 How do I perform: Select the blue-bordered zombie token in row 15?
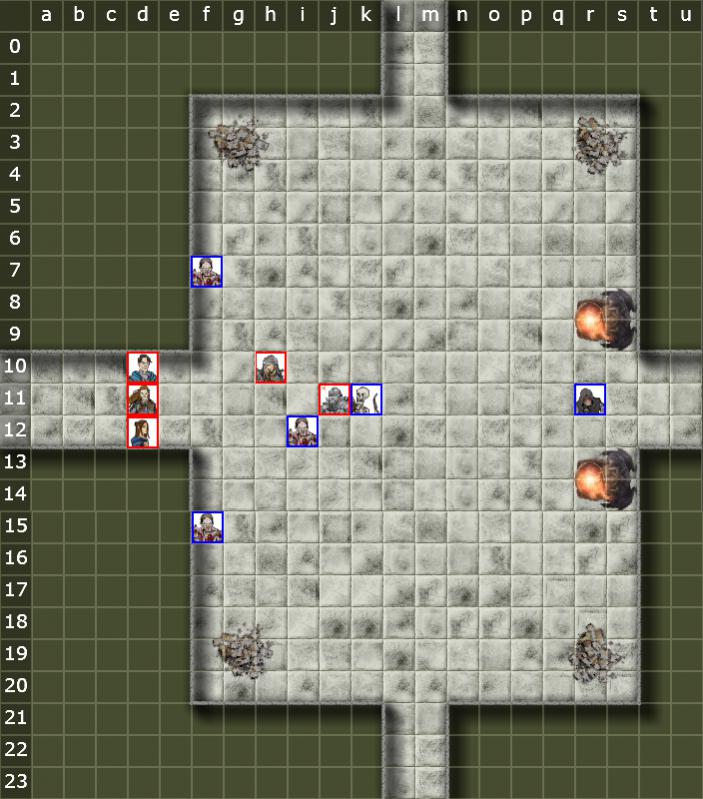207,527
